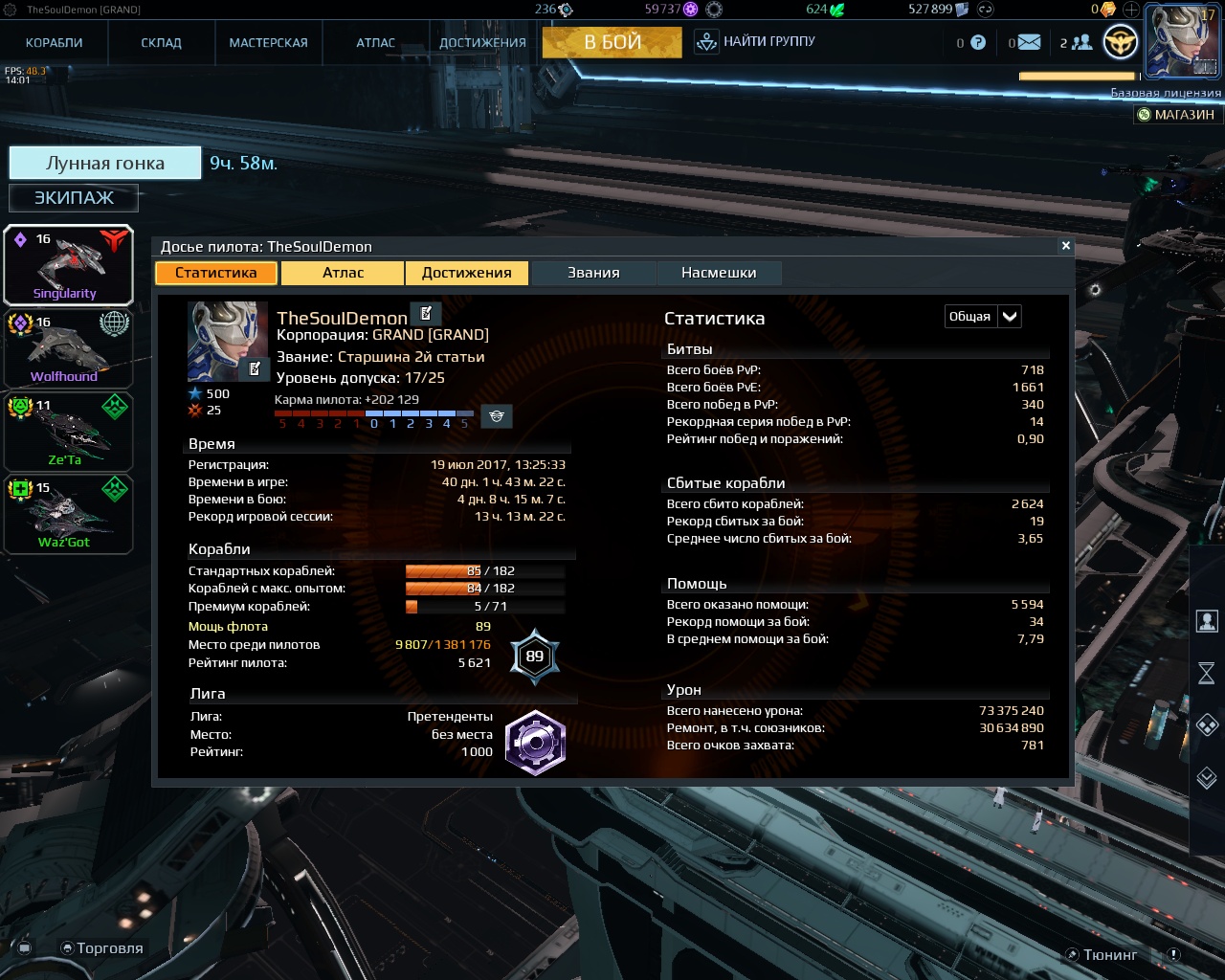Select the Лунная гонка event button

pos(105,163)
